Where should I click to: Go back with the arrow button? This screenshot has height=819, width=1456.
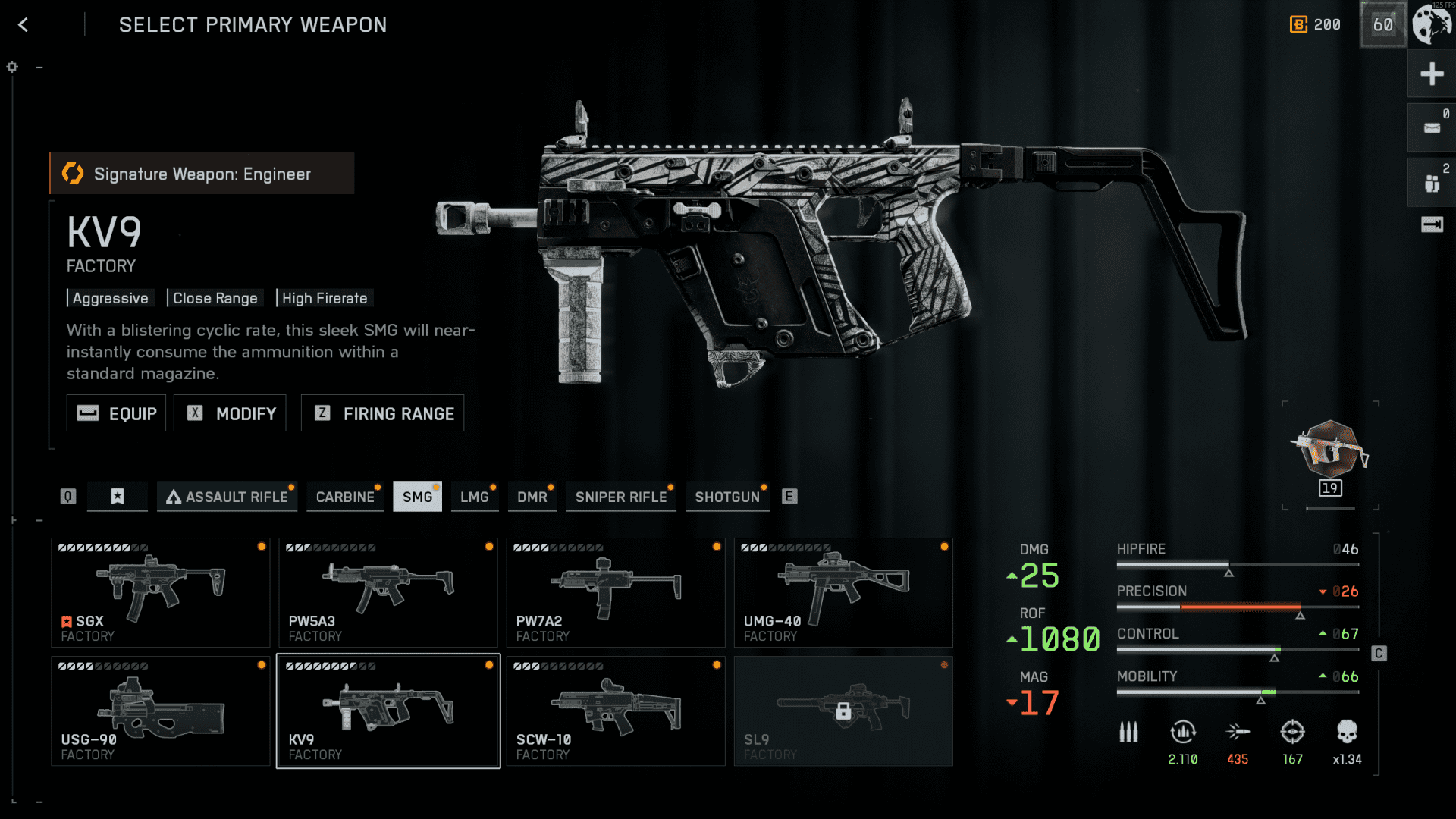pos(24,25)
